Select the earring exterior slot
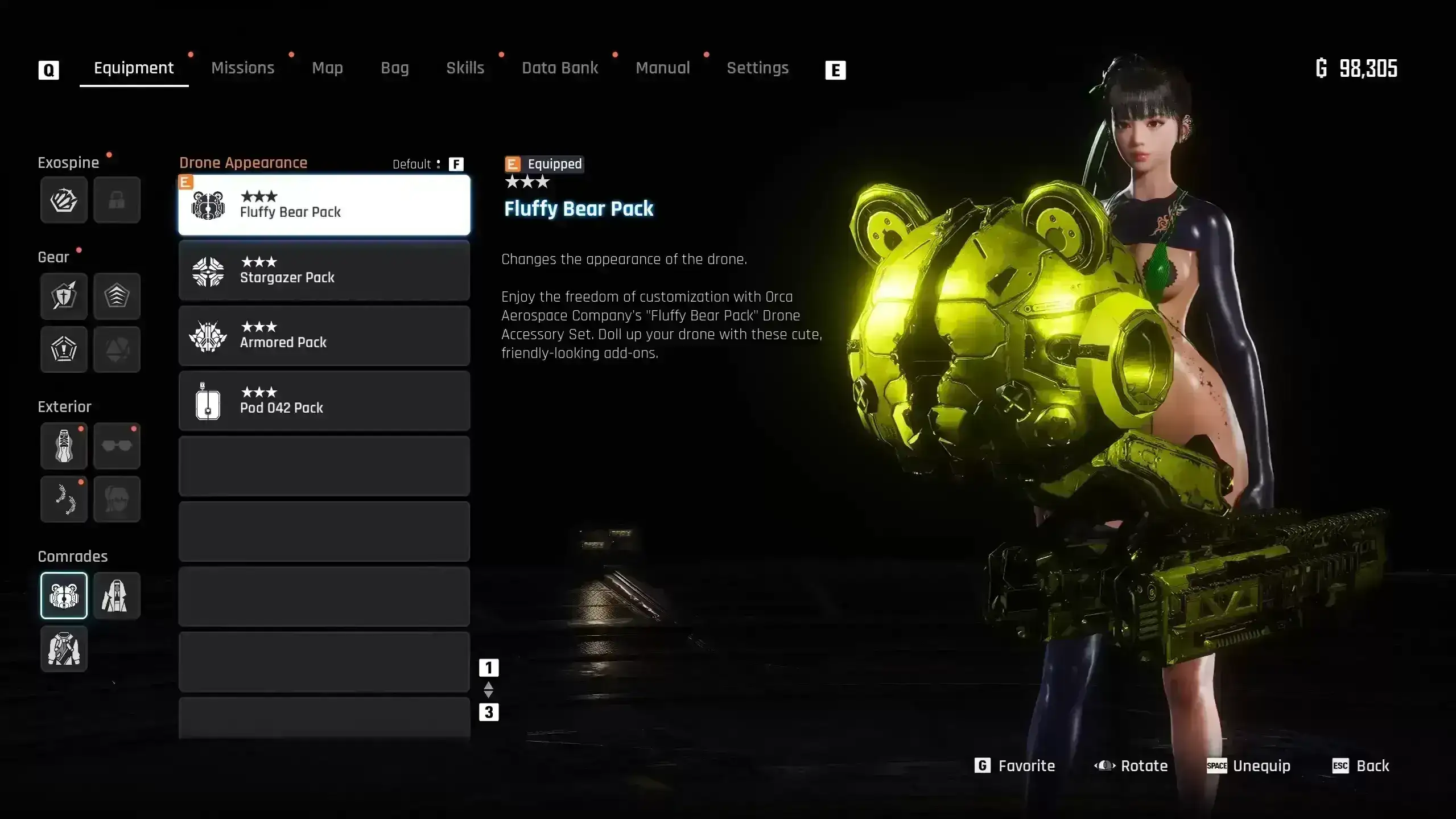Screen dimensions: 1456x819 pos(64,499)
